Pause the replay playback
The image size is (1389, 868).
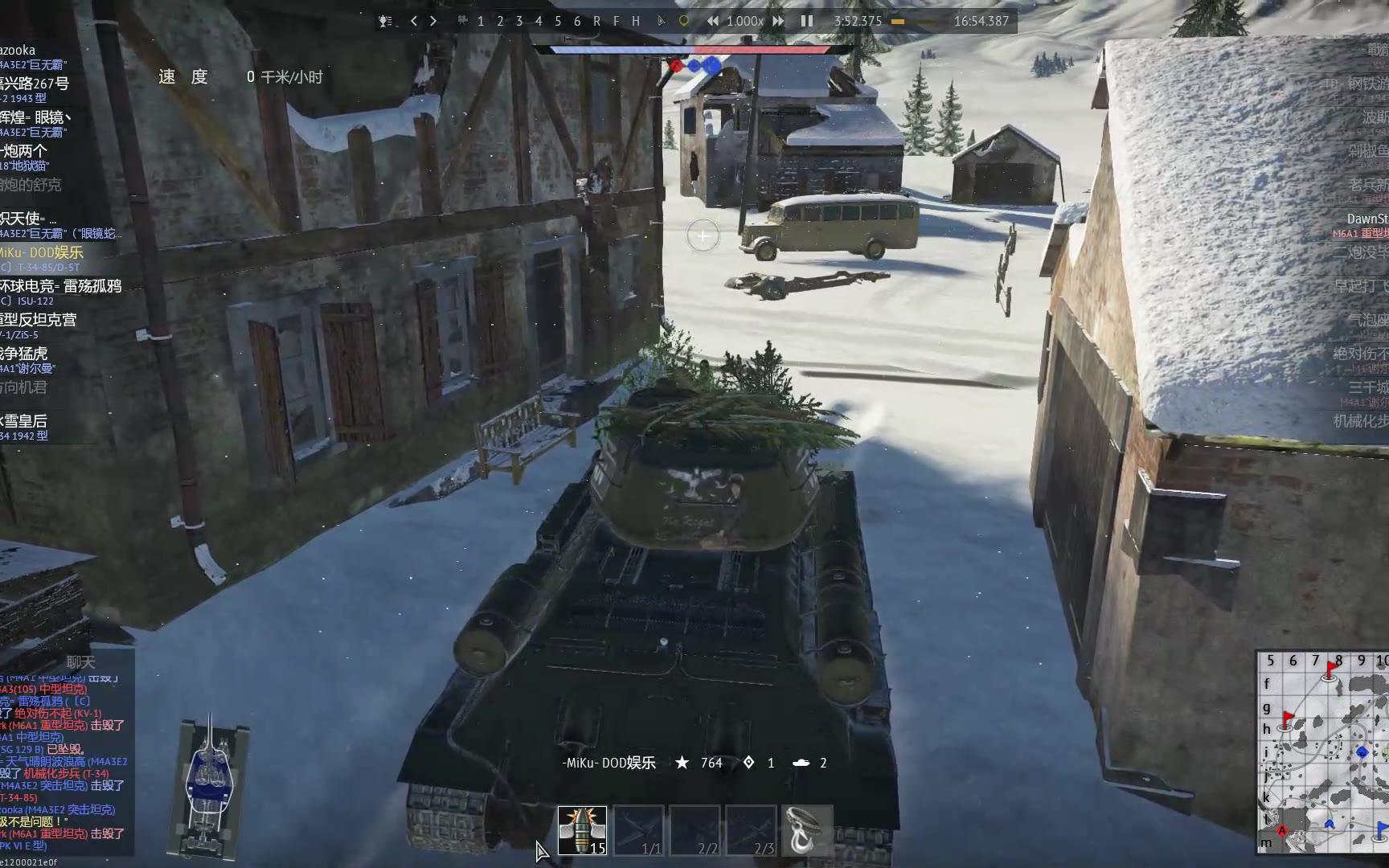tap(806, 22)
